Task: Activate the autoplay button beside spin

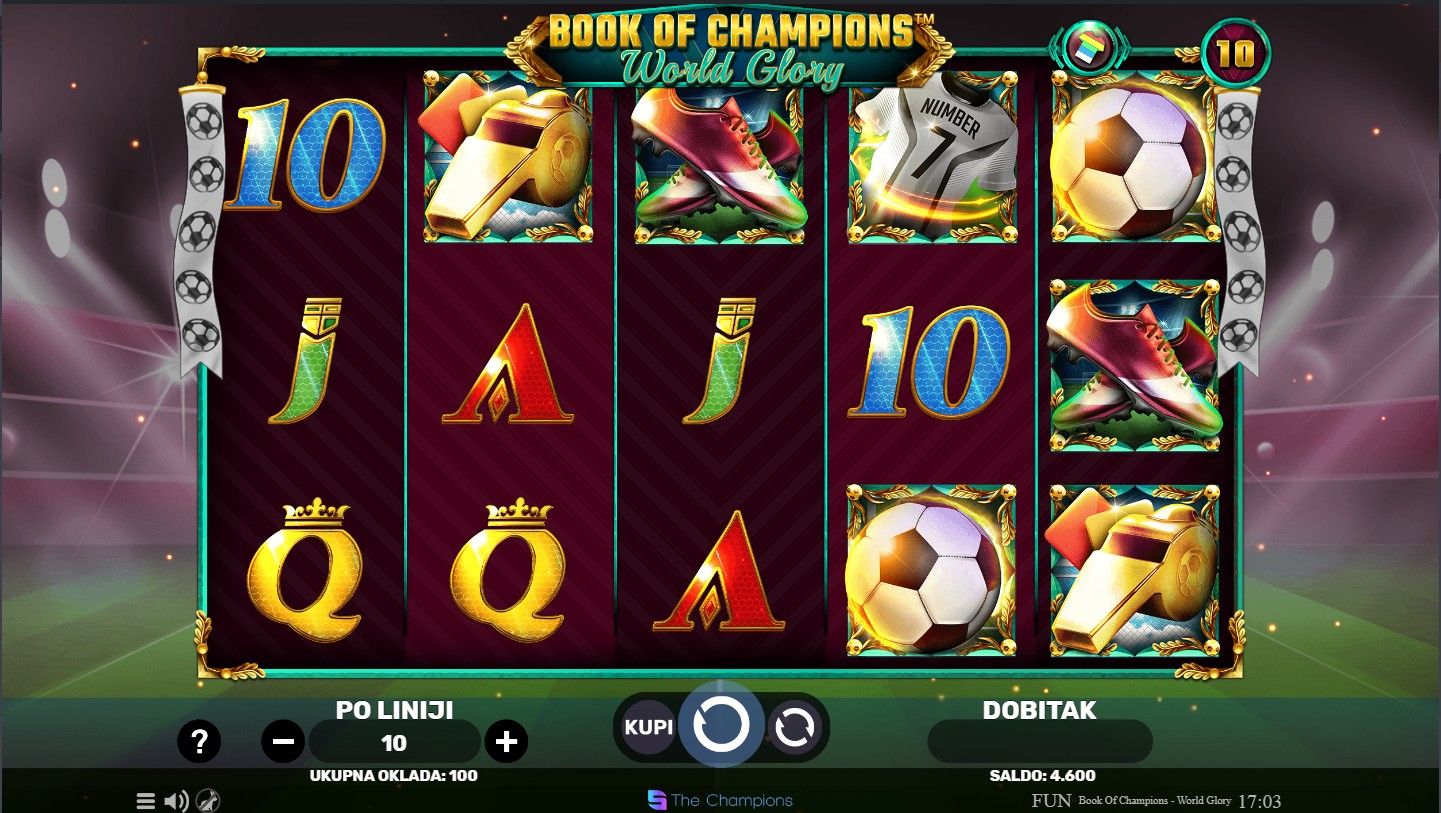Action: [794, 728]
